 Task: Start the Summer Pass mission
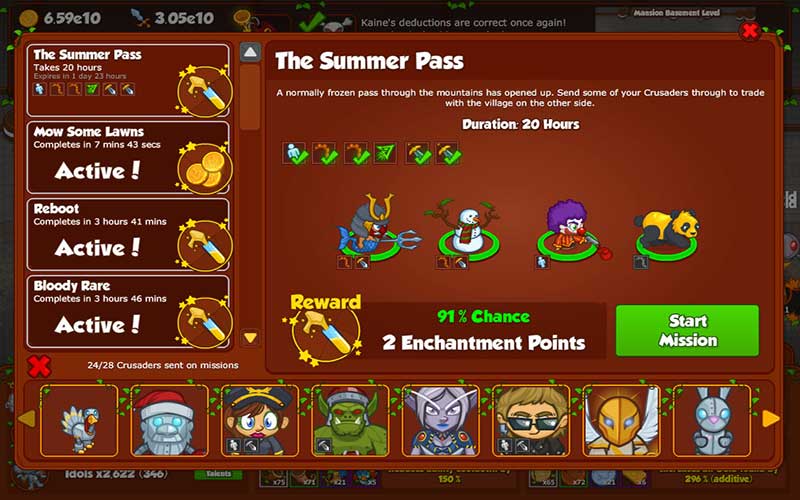687,330
